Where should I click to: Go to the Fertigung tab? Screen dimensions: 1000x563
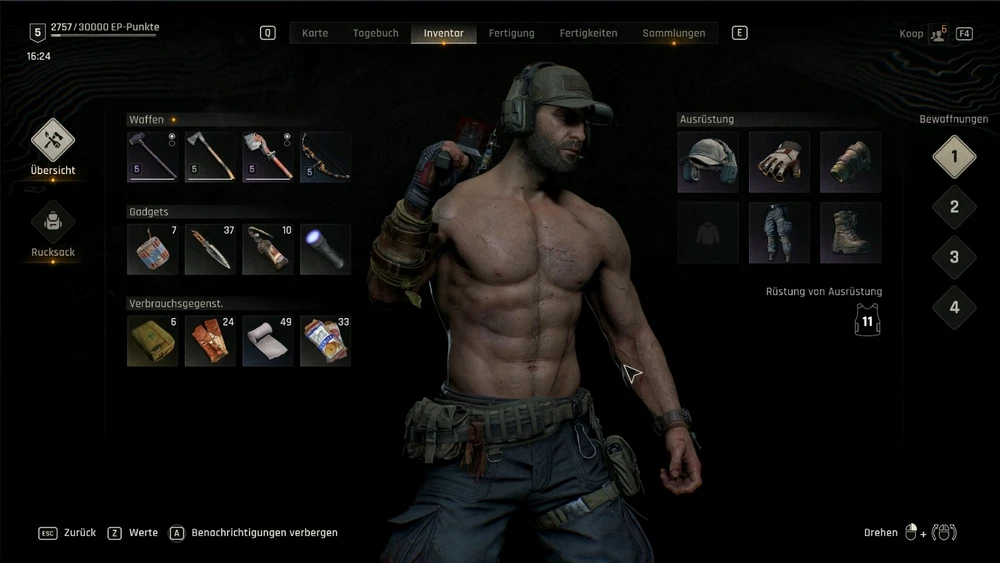tap(511, 33)
